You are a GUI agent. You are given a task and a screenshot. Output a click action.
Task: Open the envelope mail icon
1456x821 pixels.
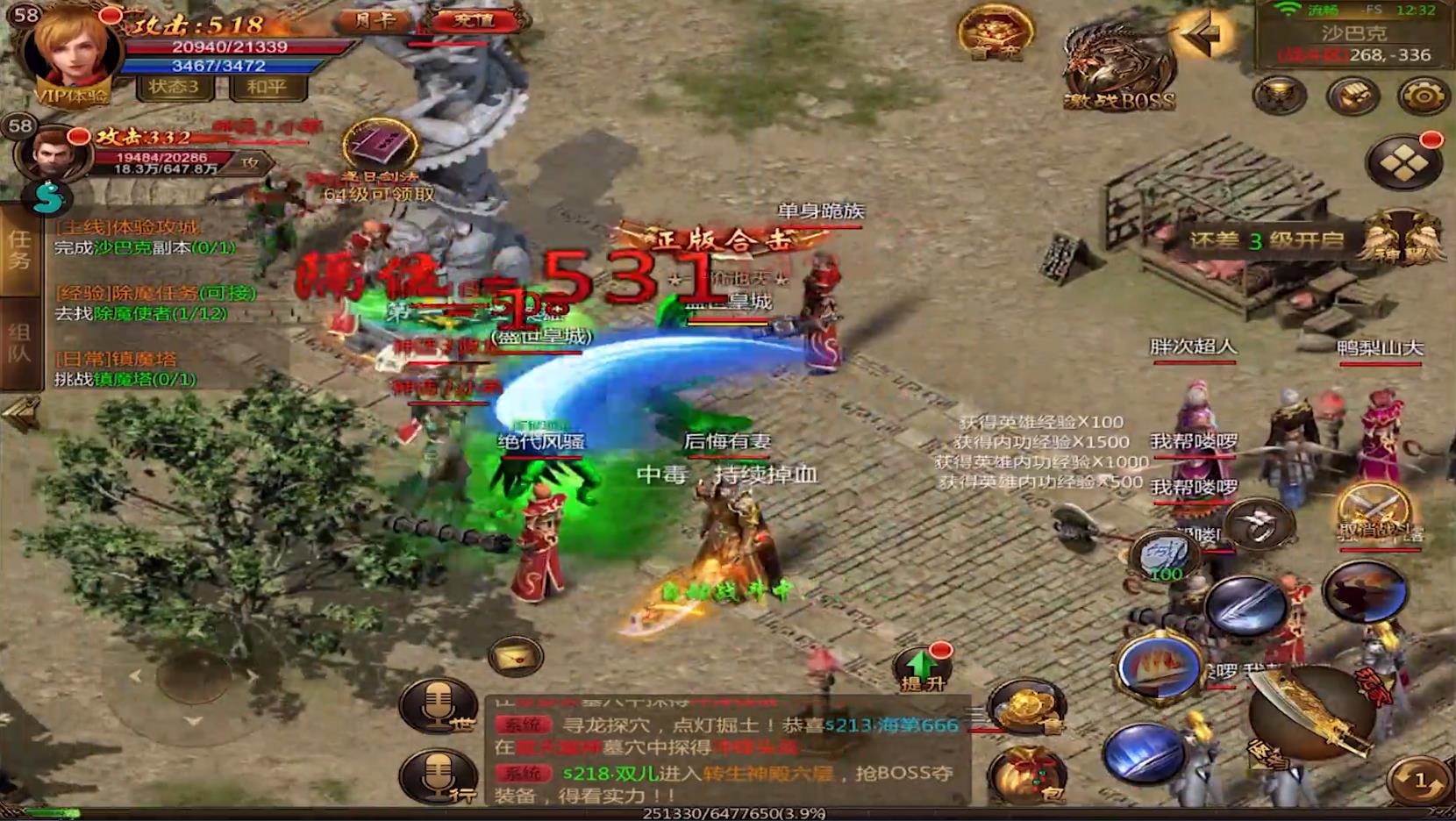click(515, 656)
